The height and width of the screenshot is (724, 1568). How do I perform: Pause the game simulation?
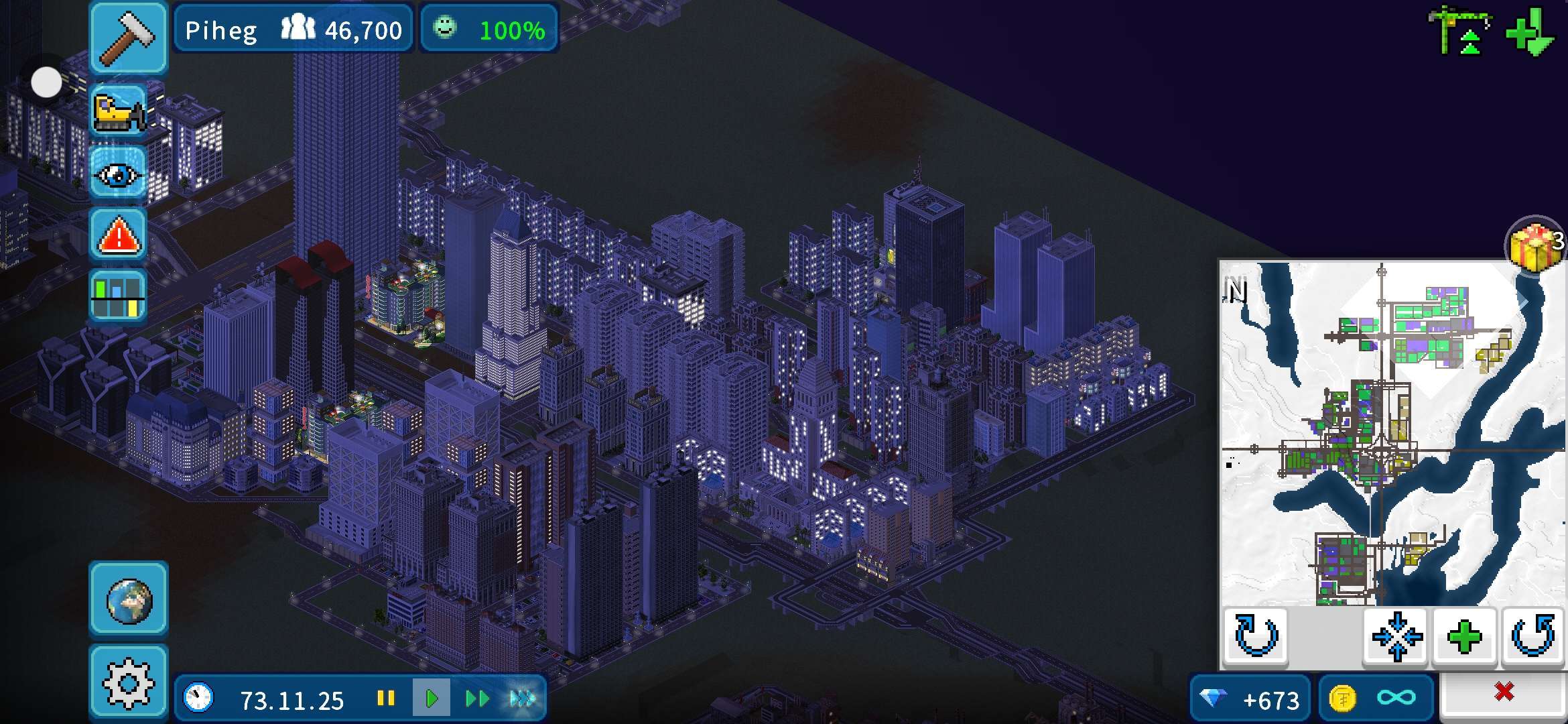[386, 699]
